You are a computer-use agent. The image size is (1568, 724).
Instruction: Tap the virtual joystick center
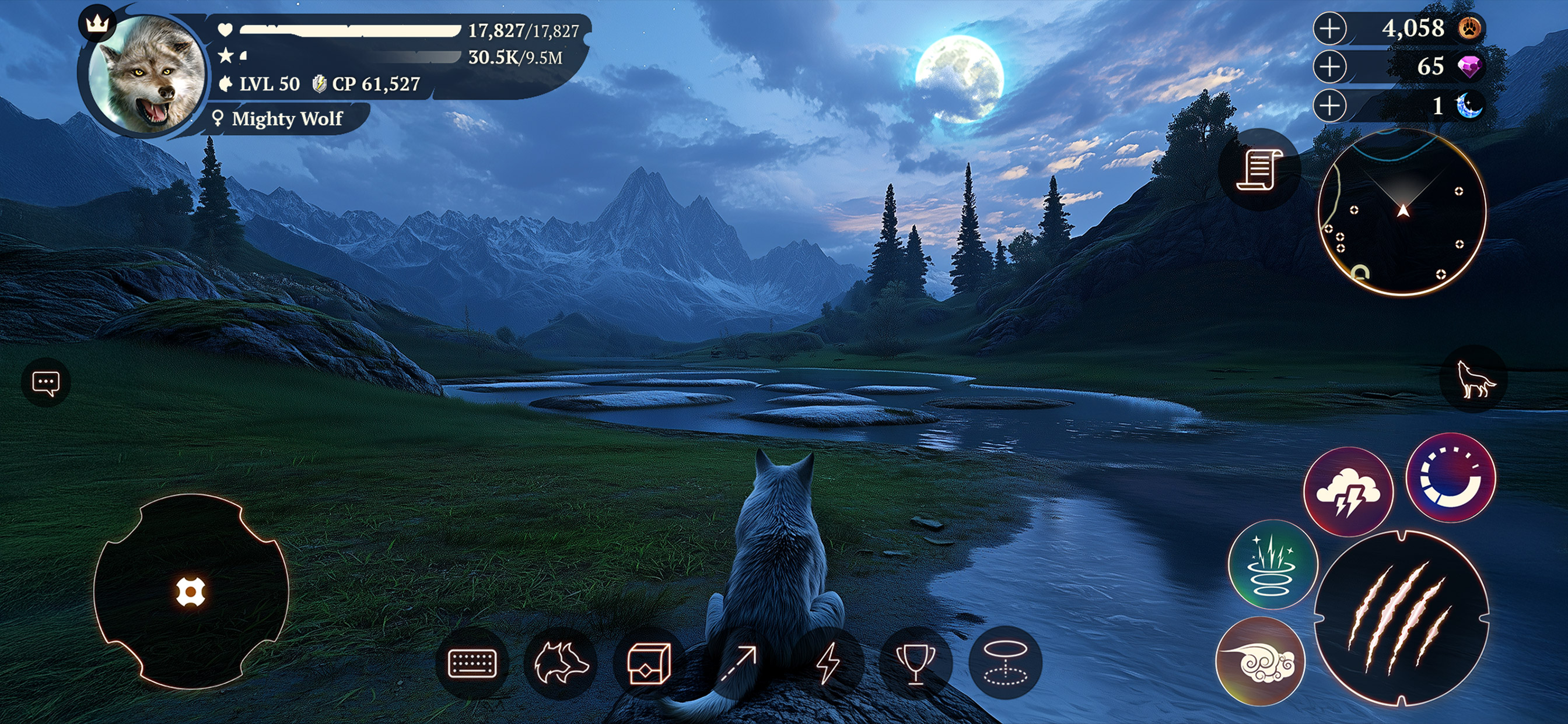pos(191,592)
